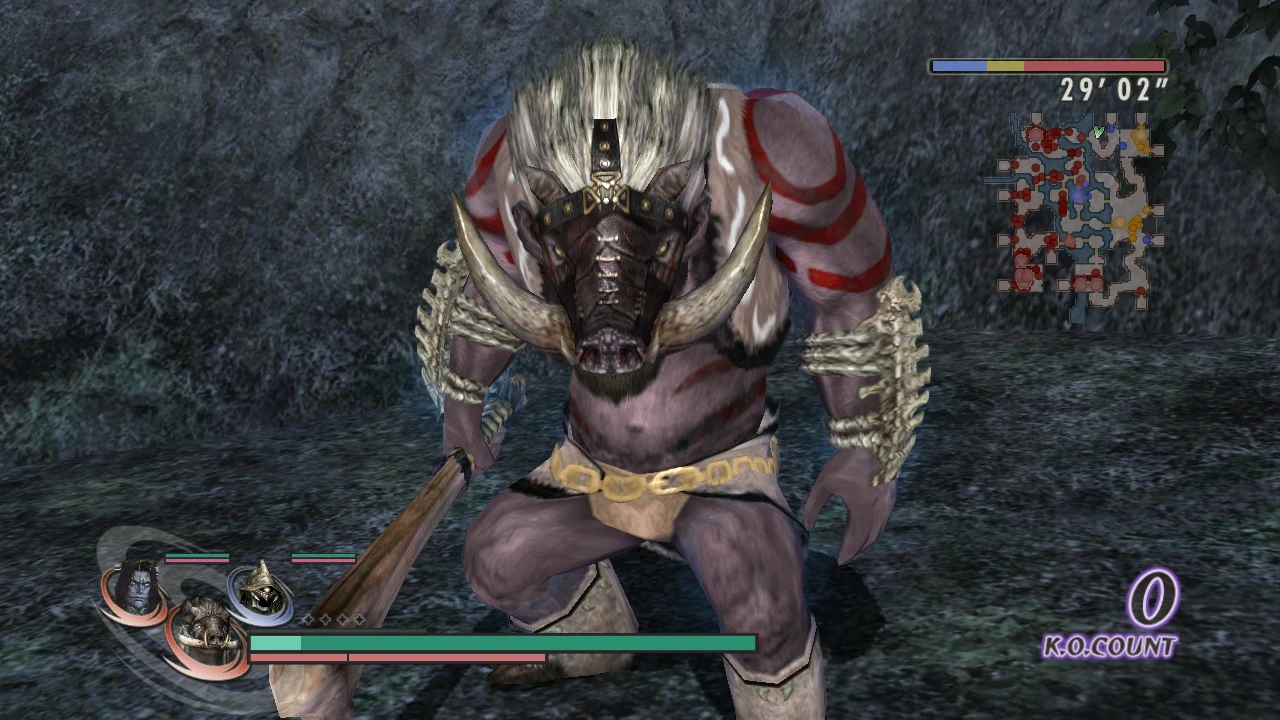Click the green arrow player marker on minimap
Image resolution: width=1280 pixels, height=720 pixels.
click(1098, 132)
